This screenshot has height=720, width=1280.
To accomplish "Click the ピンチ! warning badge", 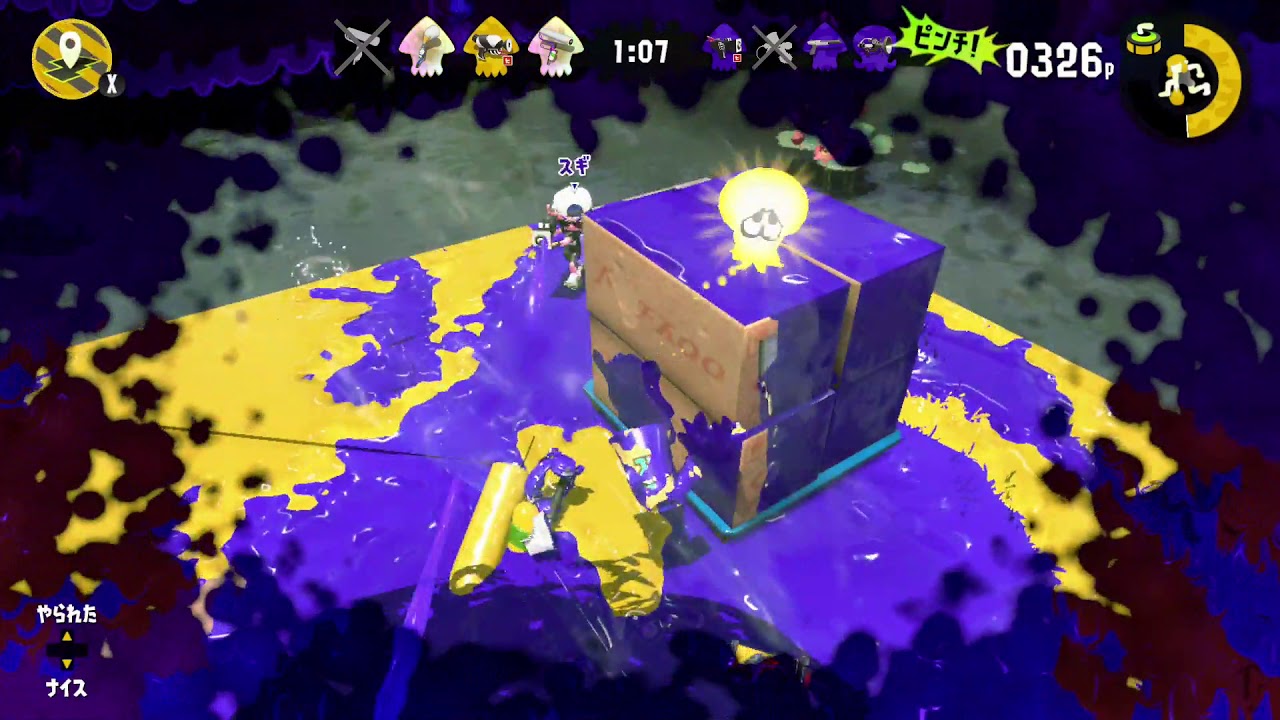I will (948, 43).
